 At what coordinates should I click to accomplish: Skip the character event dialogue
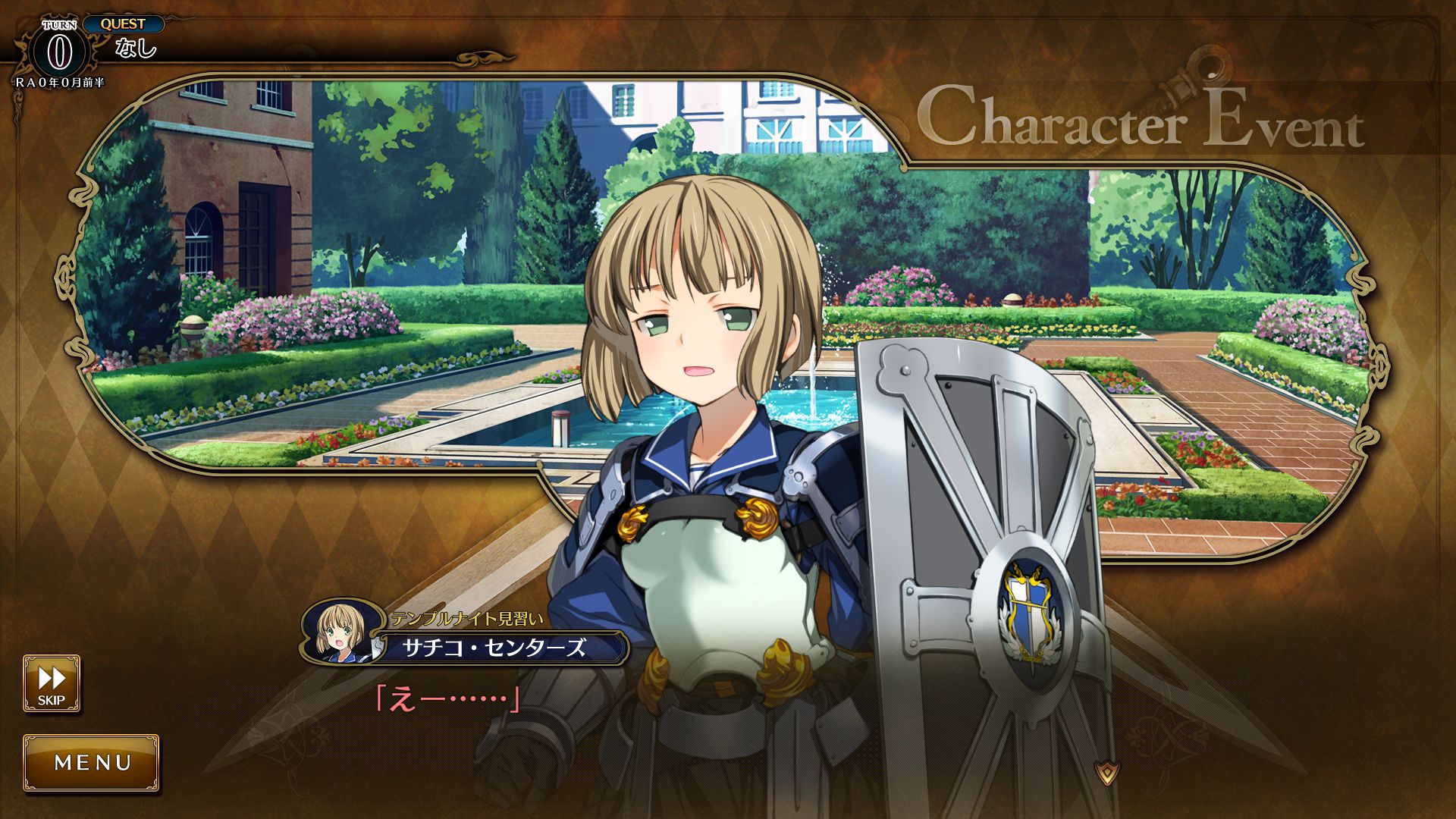coord(52,683)
